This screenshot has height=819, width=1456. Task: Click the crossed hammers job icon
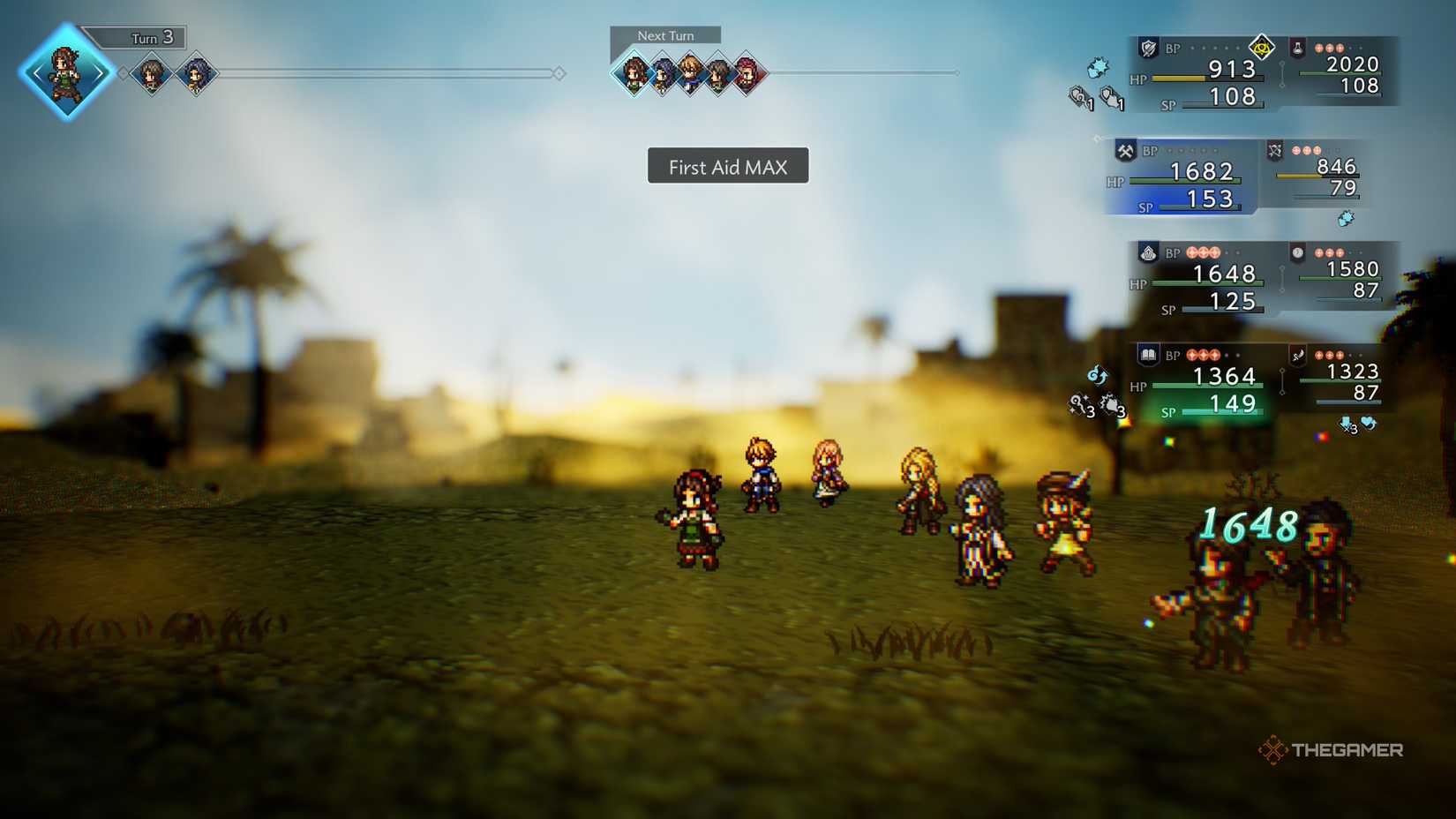(x=1125, y=151)
